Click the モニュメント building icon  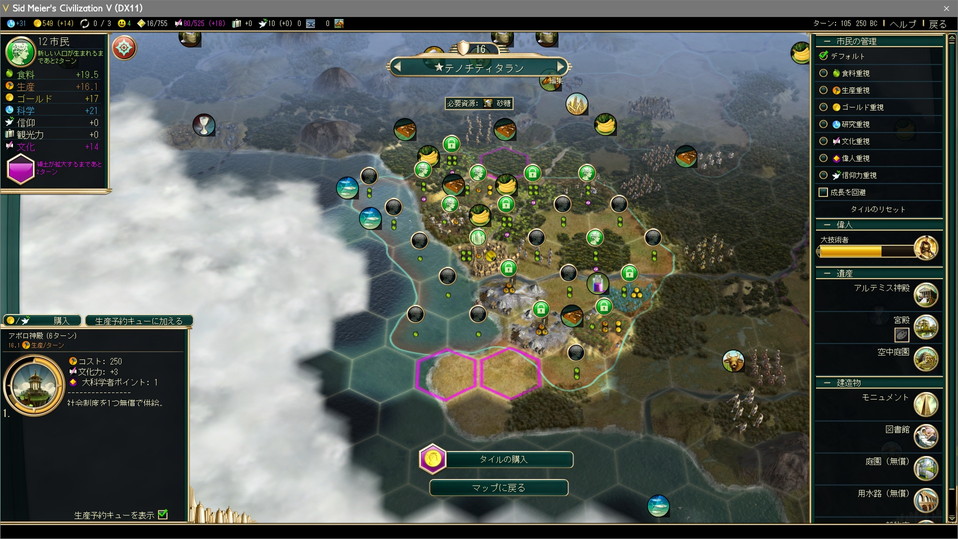tap(926, 404)
